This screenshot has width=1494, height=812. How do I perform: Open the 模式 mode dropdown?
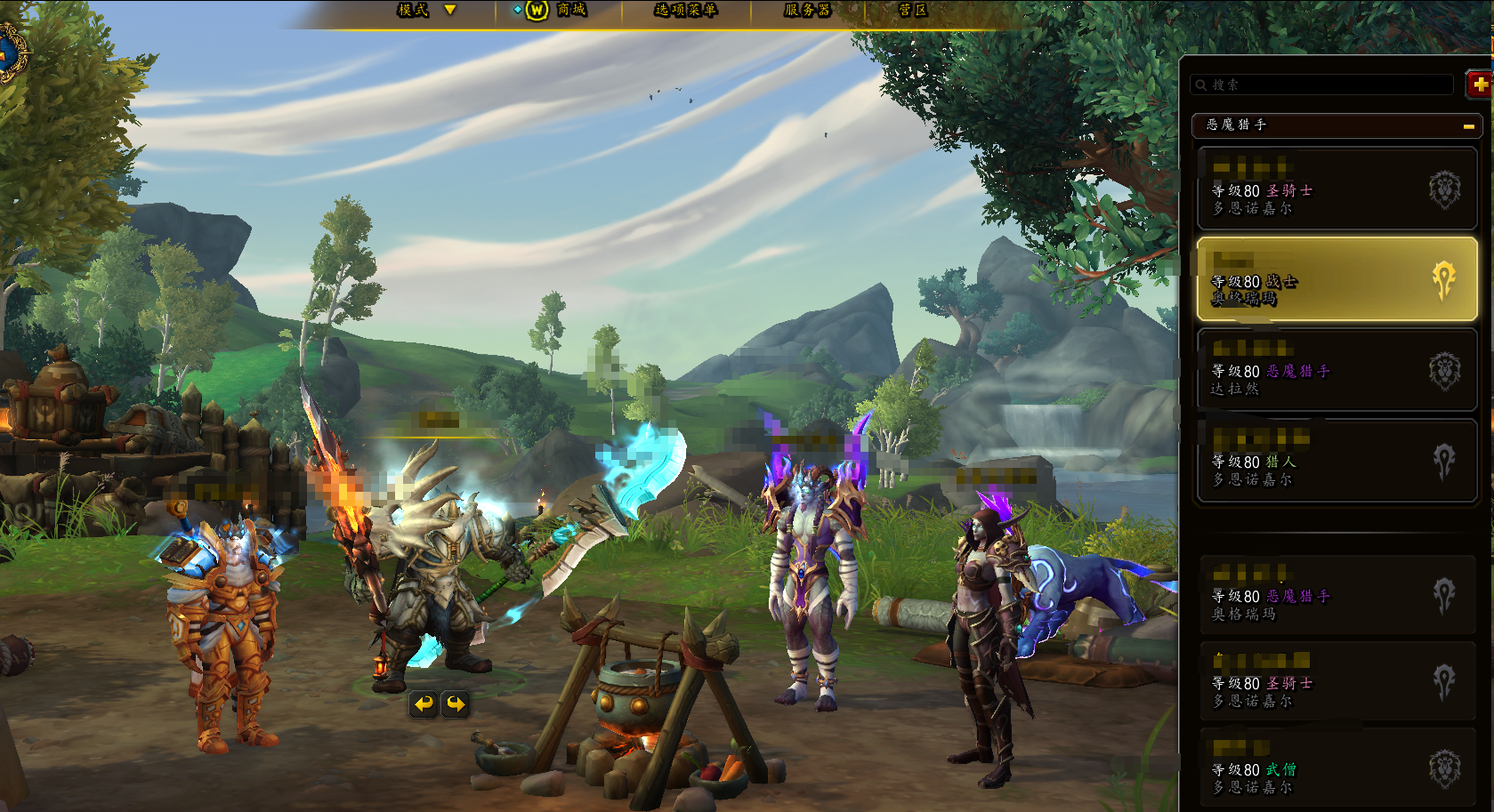(x=425, y=10)
